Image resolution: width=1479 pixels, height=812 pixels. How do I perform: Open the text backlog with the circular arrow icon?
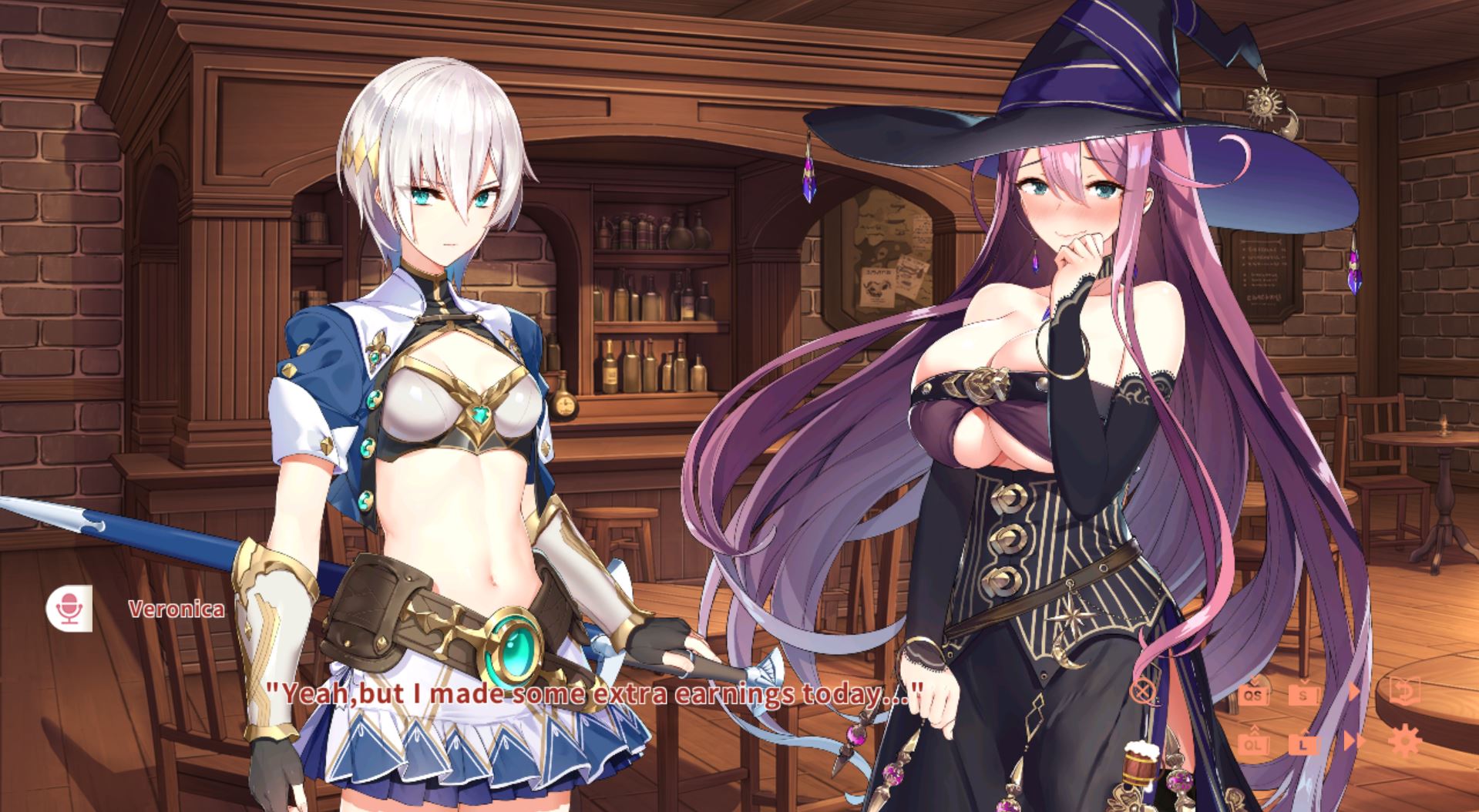pos(1403,691)
